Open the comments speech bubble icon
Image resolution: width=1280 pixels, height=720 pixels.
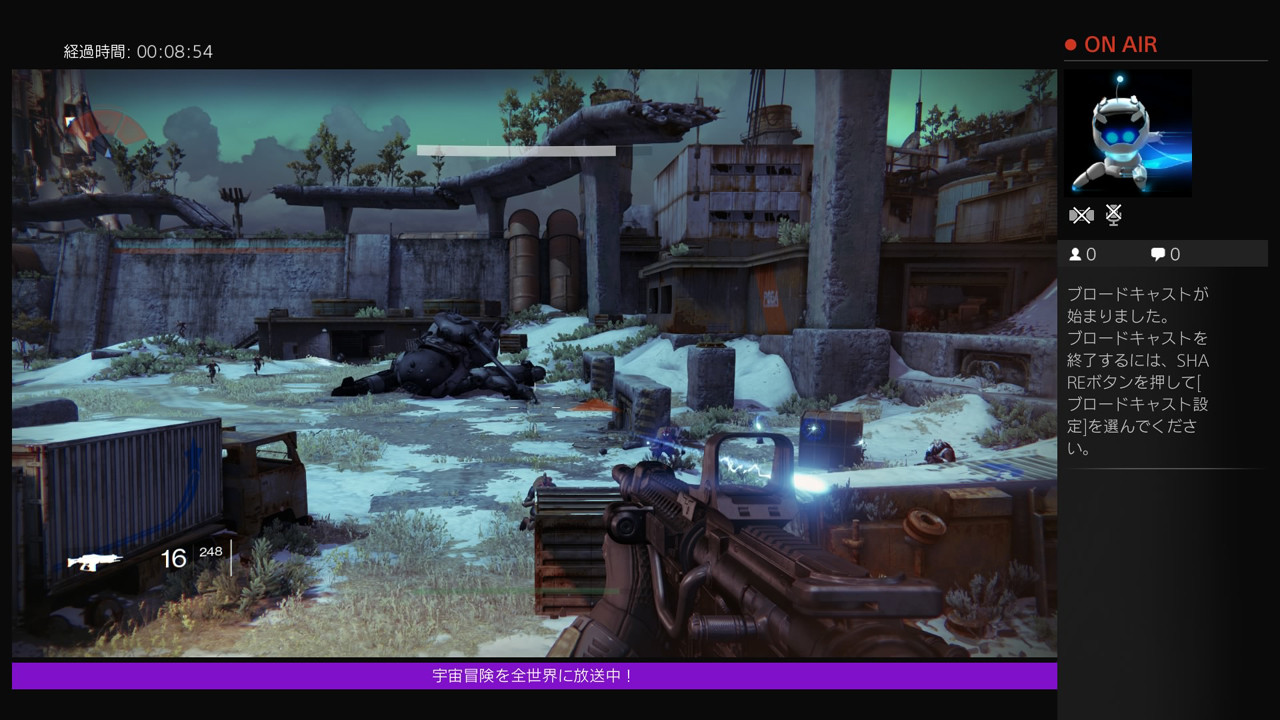click(1157, 254)
